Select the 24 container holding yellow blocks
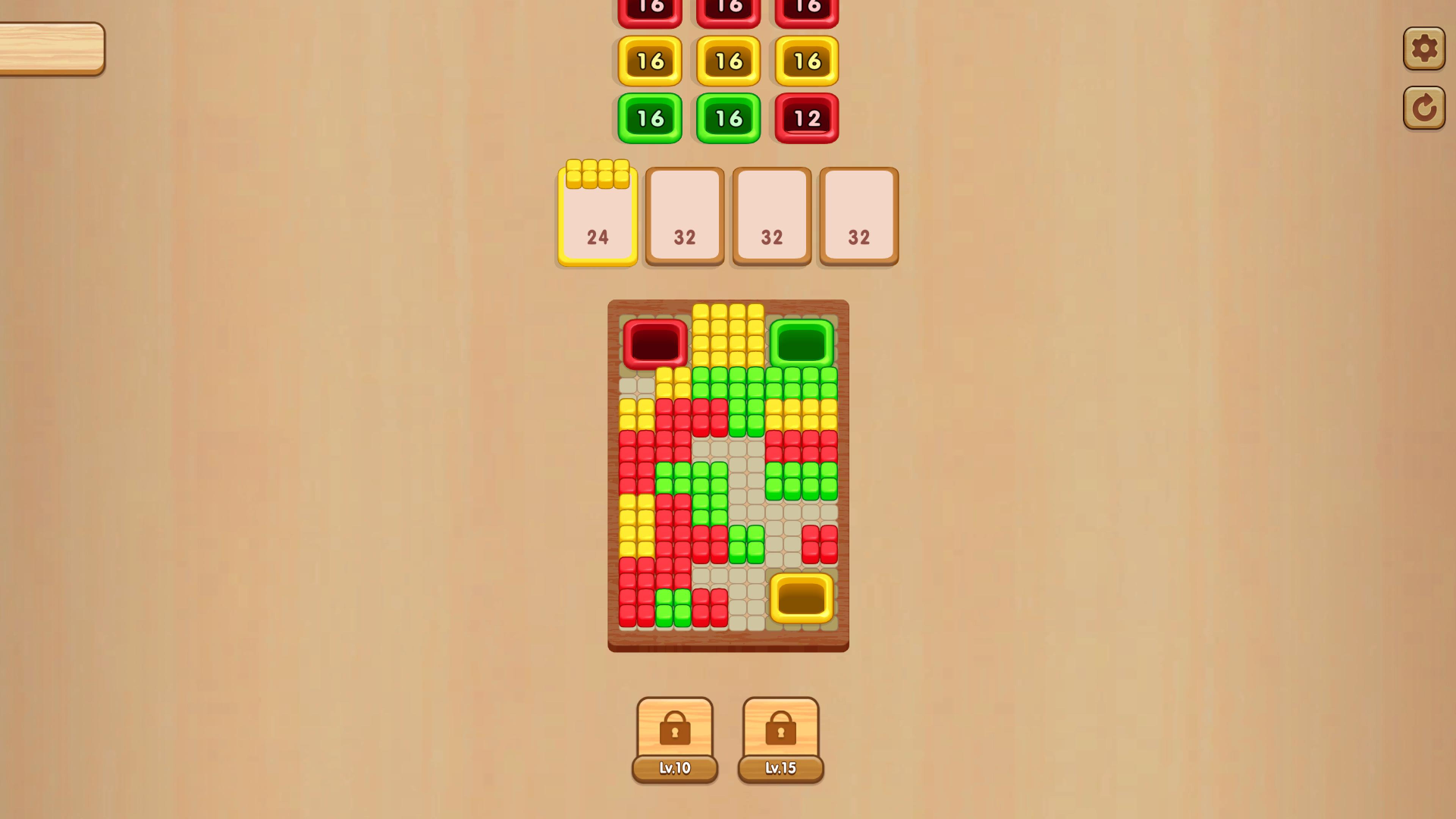This screenshot has width=1456, height=819. pyautogui.click(x=597, y=215)
